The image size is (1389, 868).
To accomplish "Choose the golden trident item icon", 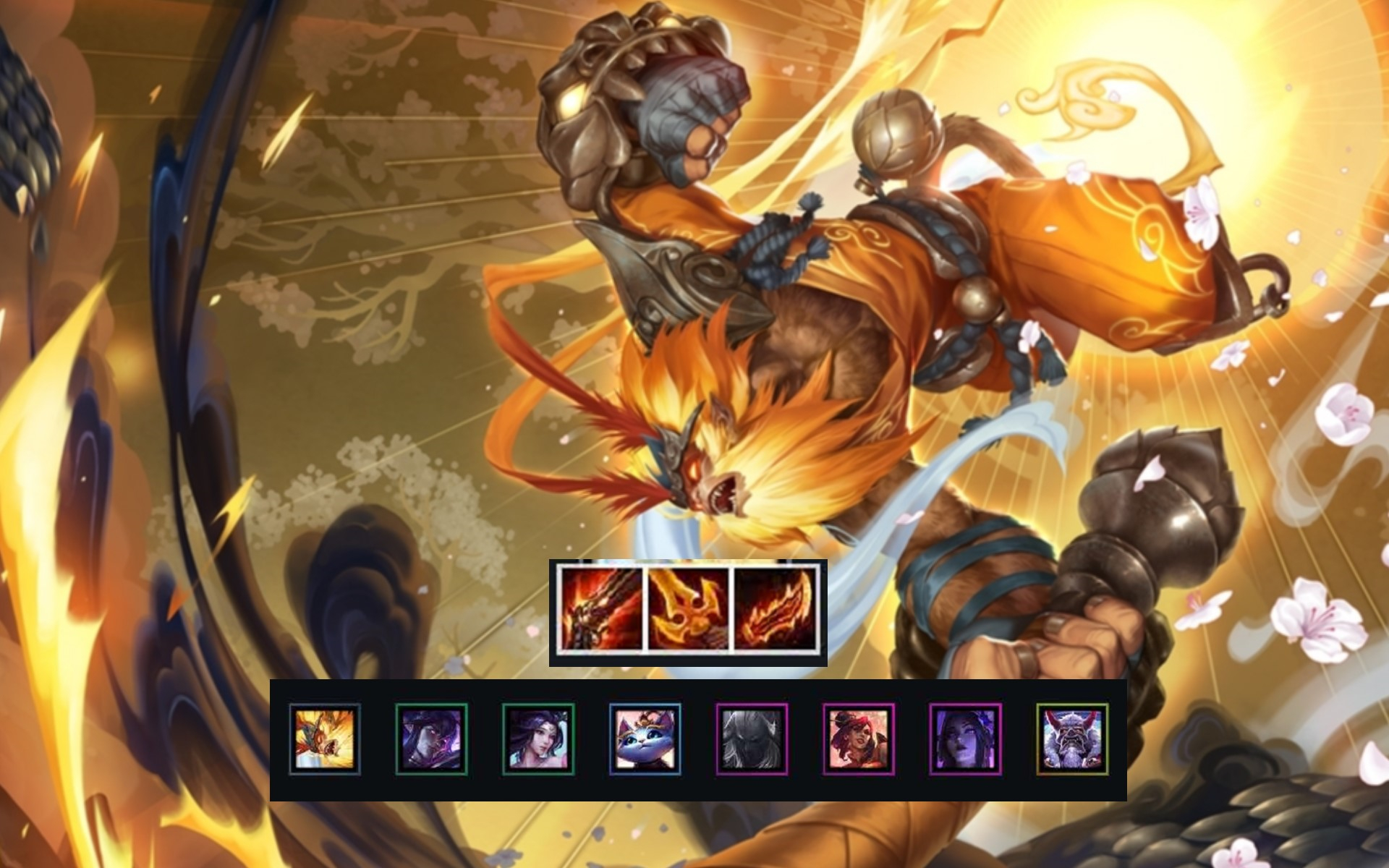I will (x=687, y=608).
